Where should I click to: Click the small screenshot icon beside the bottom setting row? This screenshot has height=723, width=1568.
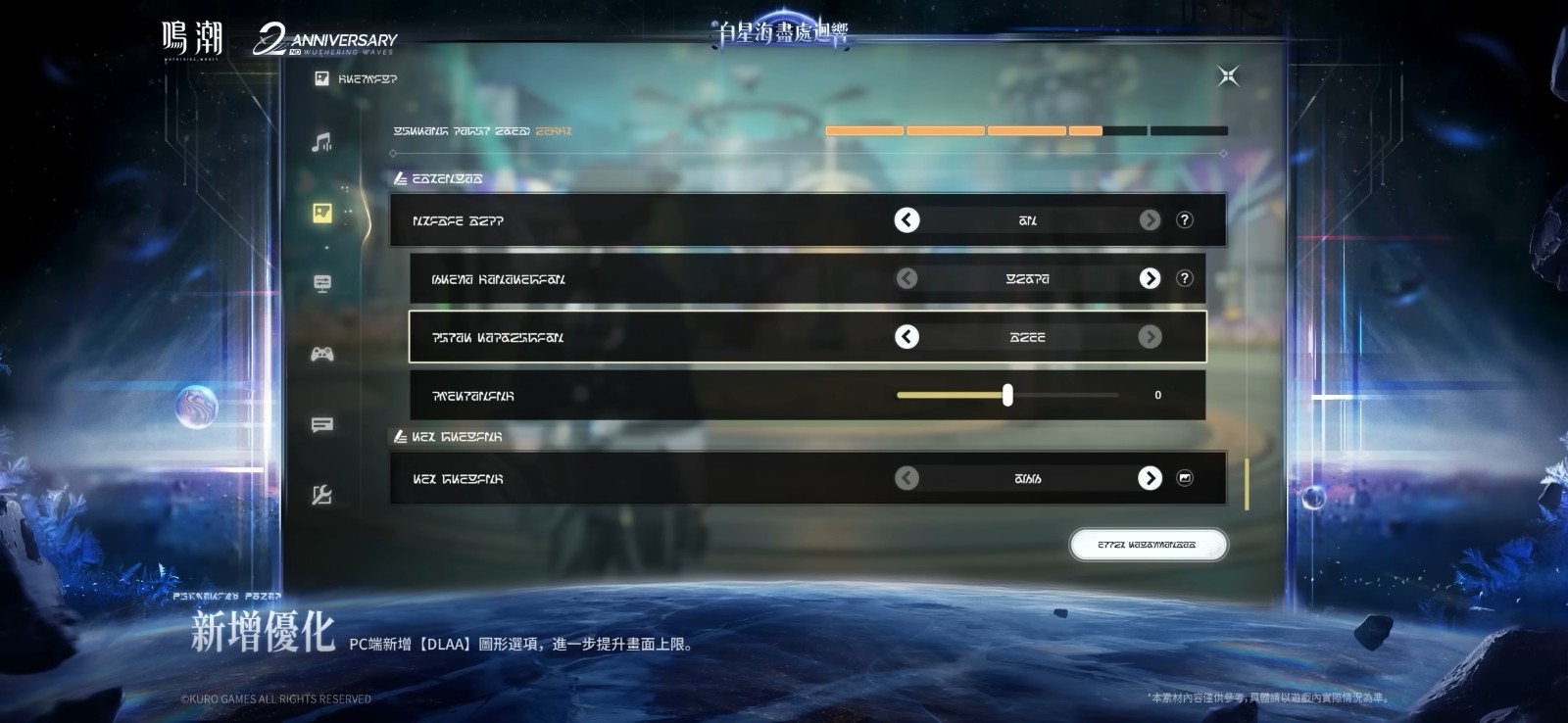click(x=1187, y=478)
